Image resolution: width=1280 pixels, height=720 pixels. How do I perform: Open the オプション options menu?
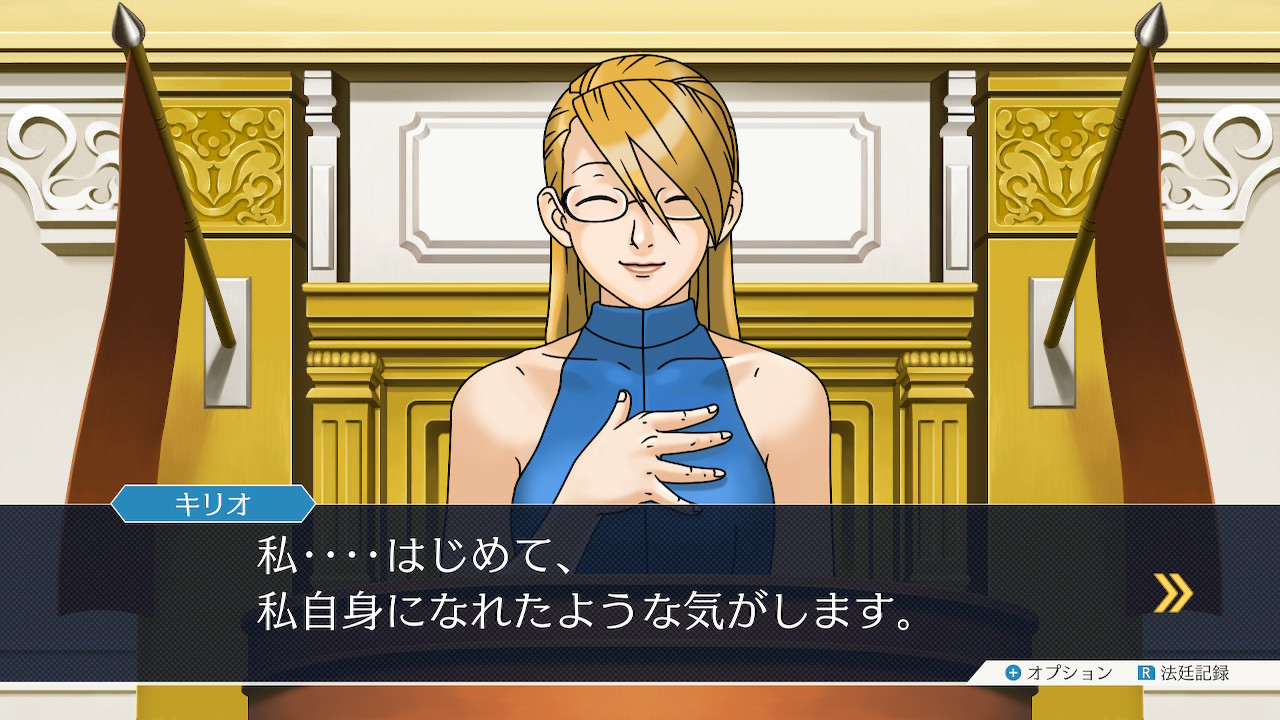[x=1058, y=673]
